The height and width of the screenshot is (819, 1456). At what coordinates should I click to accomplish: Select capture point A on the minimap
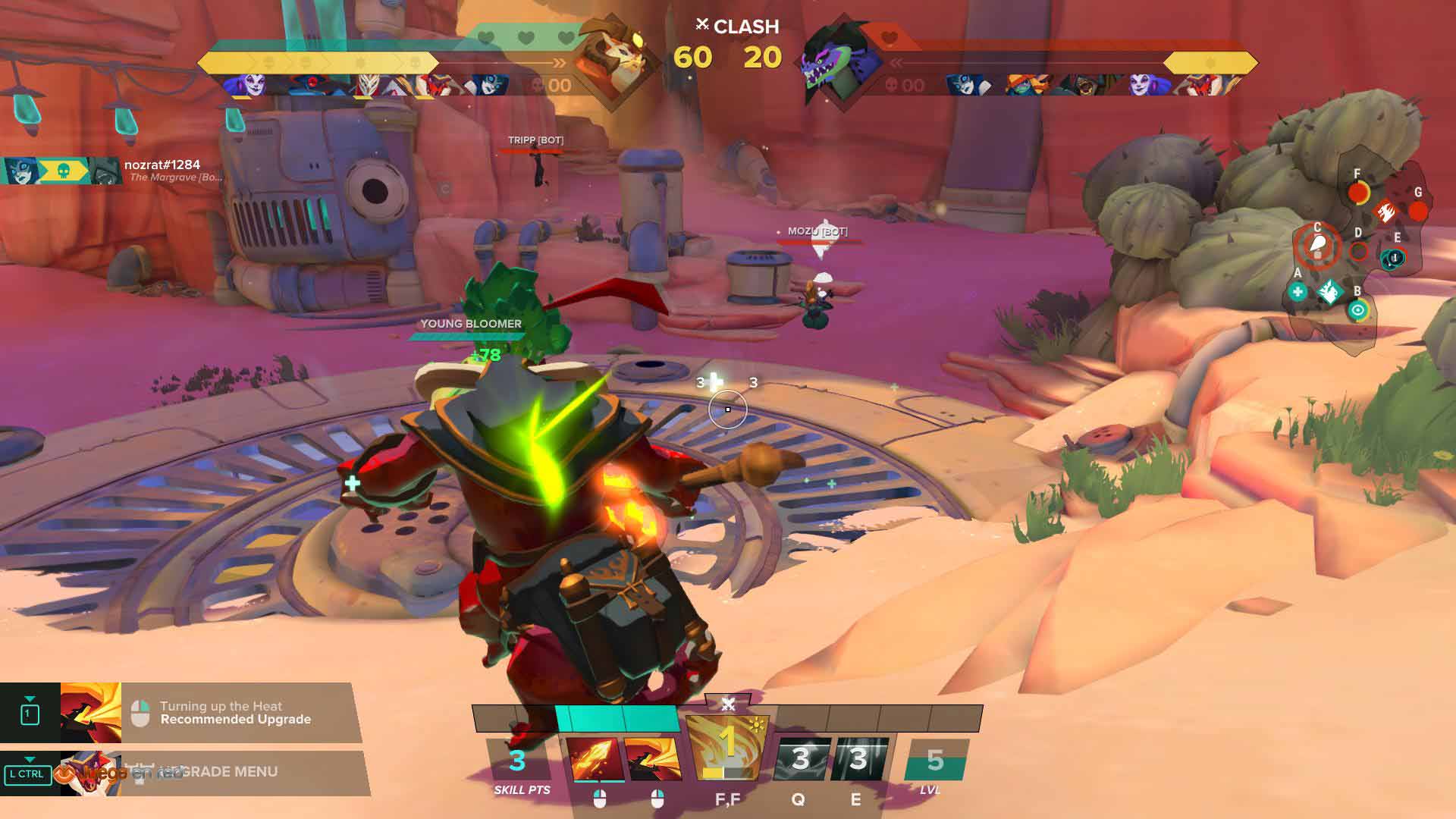1298,291
